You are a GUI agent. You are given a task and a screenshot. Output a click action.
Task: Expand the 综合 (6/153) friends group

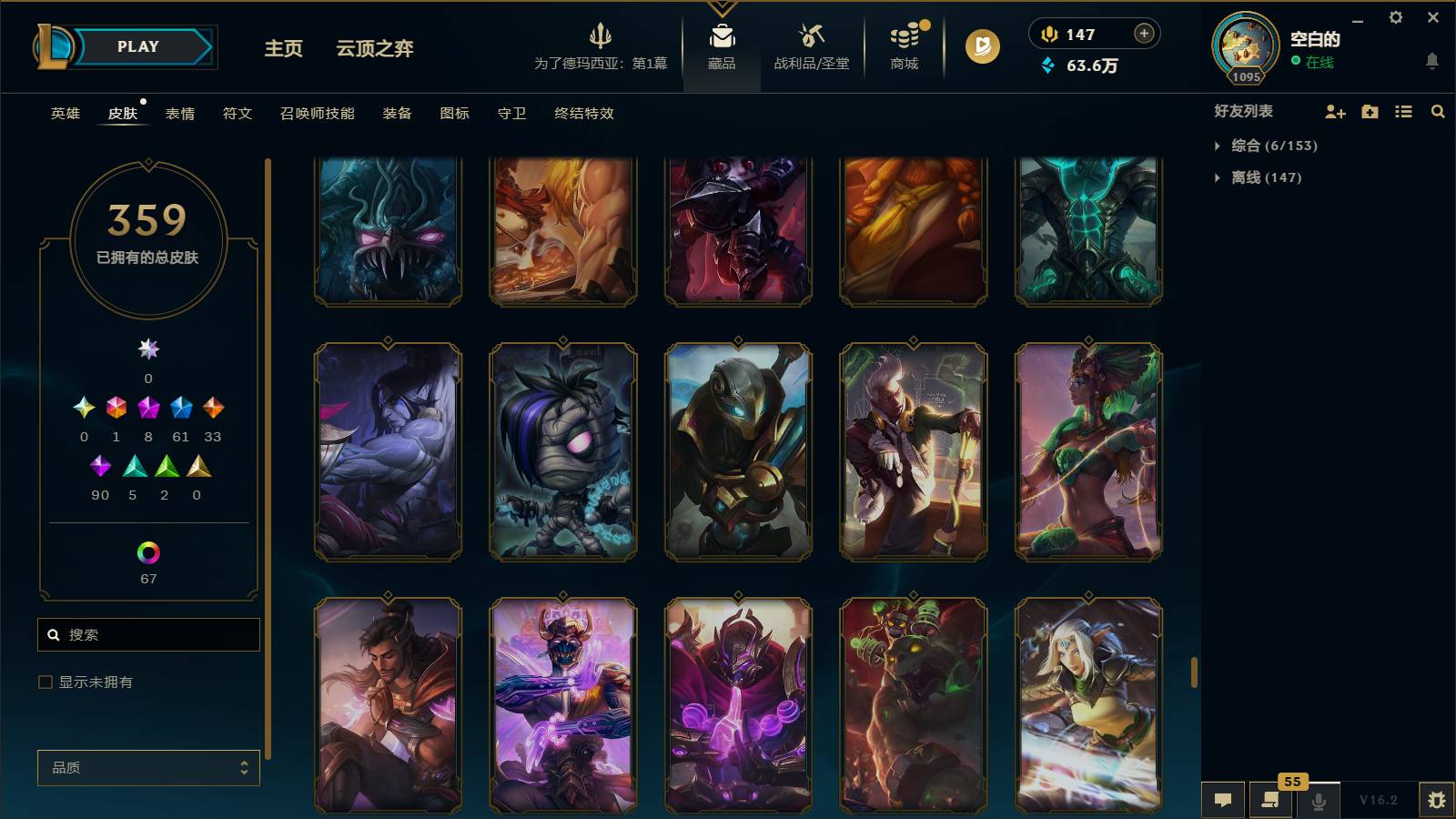(x=1272, y=145)
